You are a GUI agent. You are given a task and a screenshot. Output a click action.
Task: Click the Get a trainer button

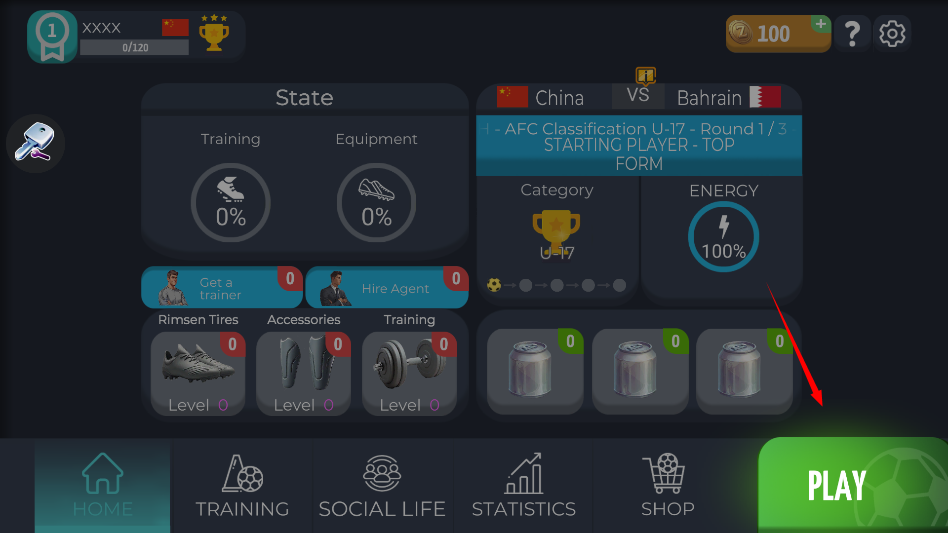[221, 288]
